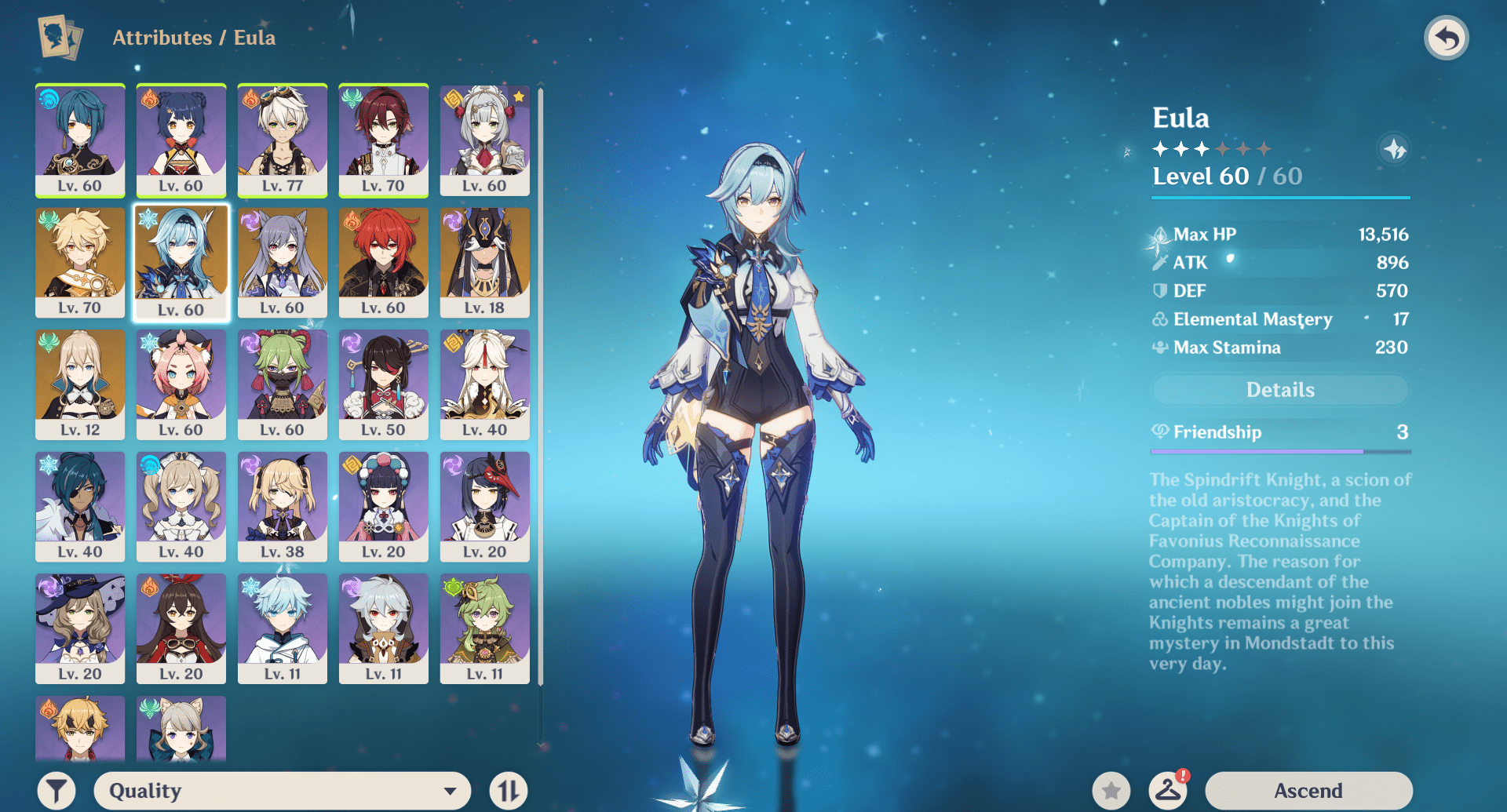
Task: Click the back arrow return icon
Action: click(1447, 36)
